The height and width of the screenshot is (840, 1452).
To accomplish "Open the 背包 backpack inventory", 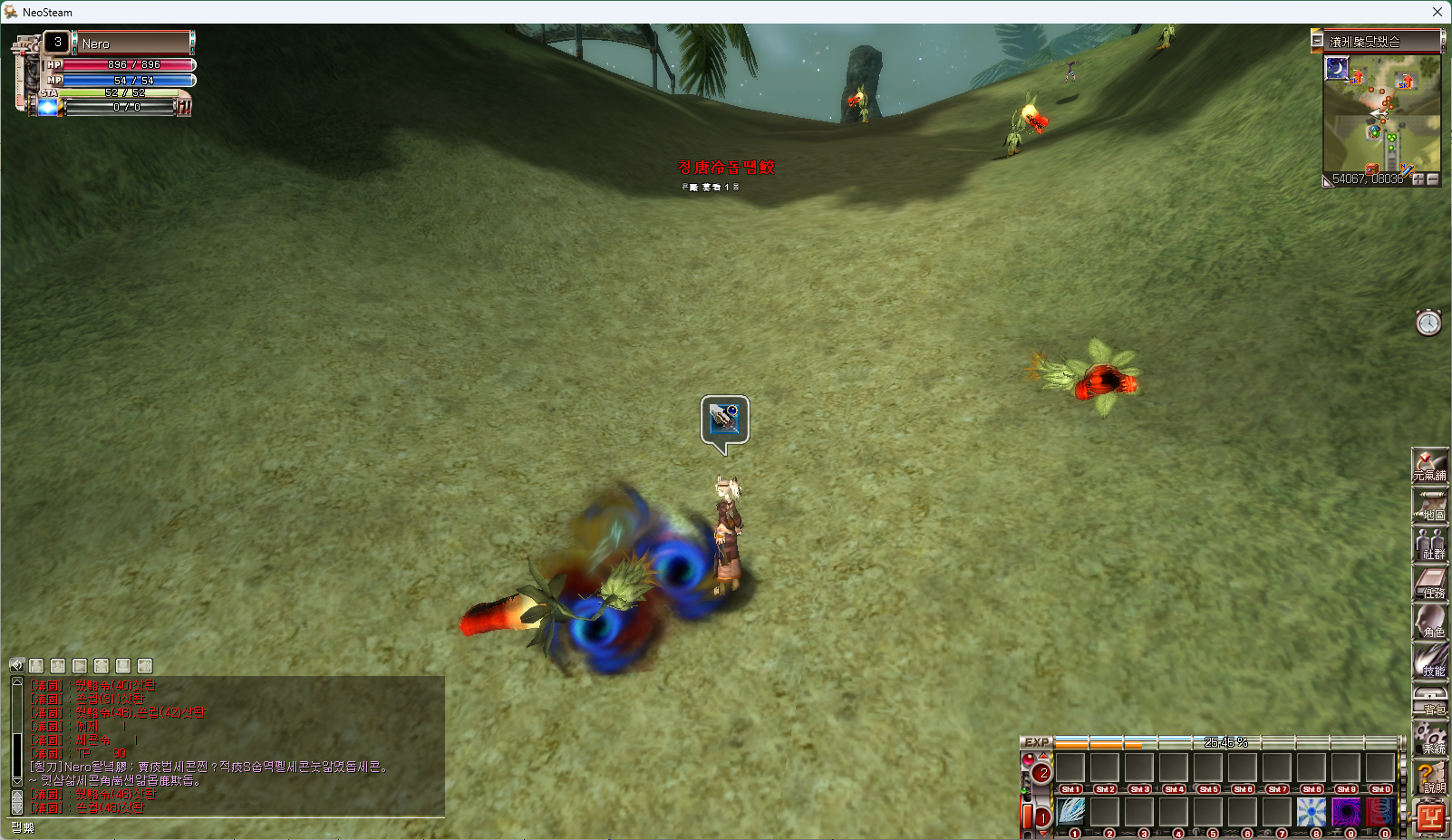I will pyautogui.click(x=1430, y=700).
